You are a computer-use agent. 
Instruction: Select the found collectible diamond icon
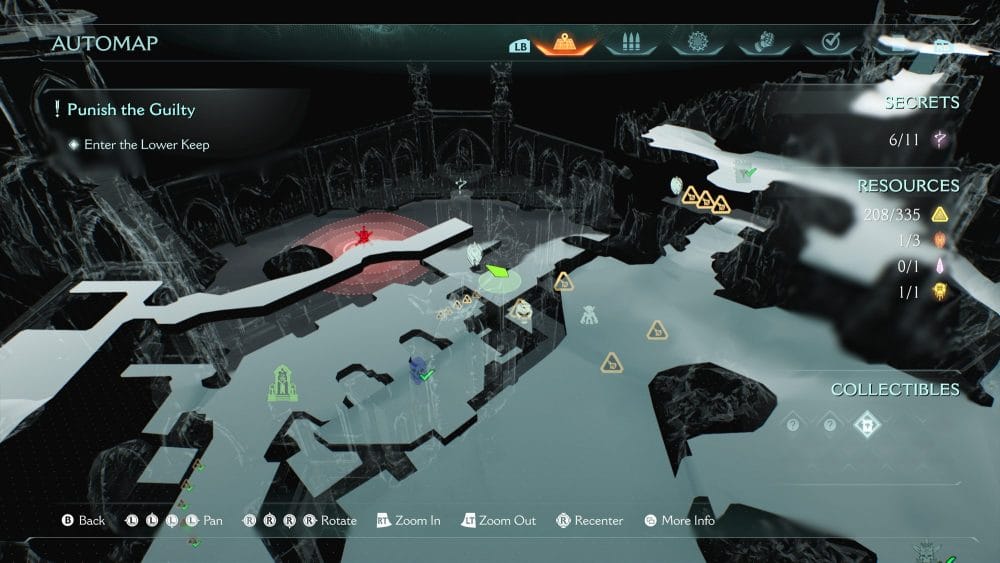click(x=866, y=425)
